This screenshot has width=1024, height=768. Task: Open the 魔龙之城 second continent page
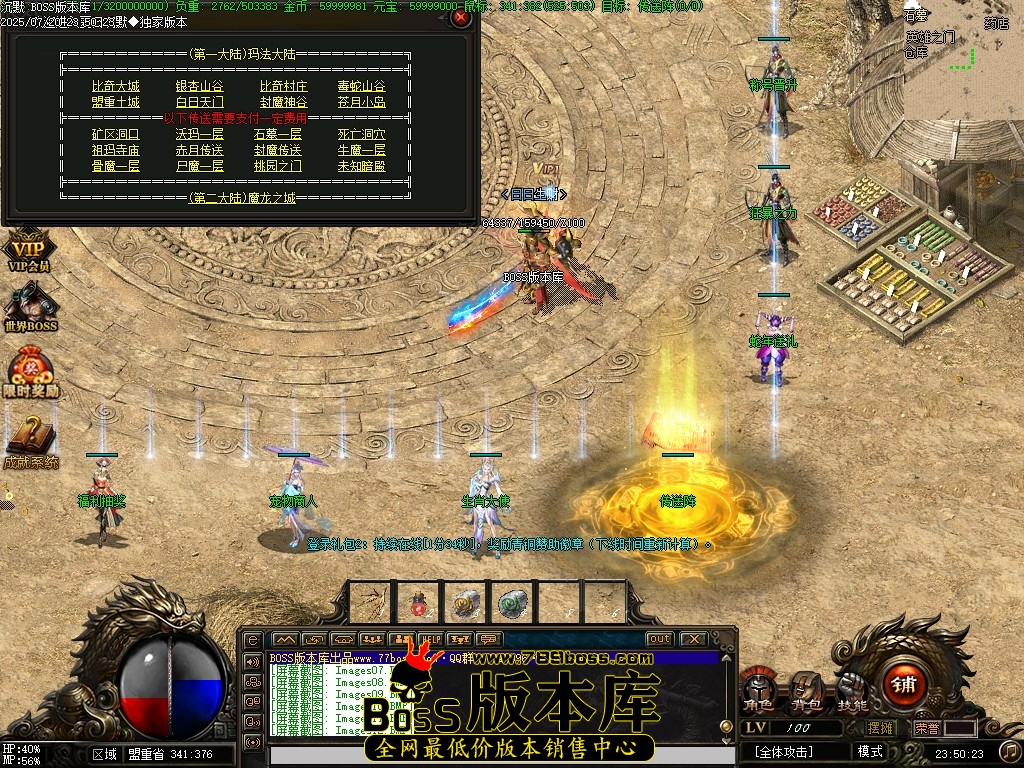tap(243, 198)
